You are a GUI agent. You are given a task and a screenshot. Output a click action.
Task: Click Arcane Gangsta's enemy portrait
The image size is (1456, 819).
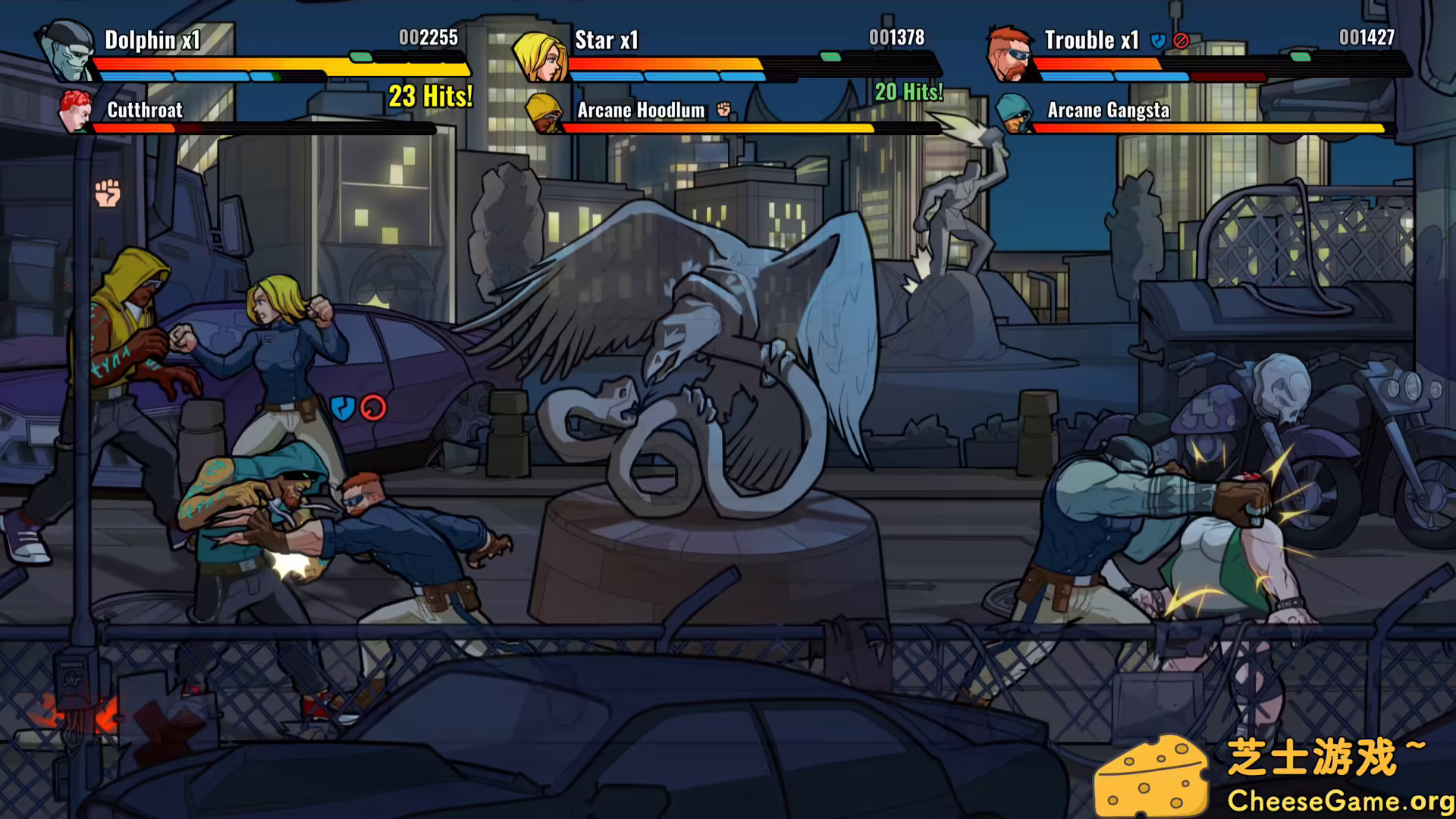click(1014, 114)
